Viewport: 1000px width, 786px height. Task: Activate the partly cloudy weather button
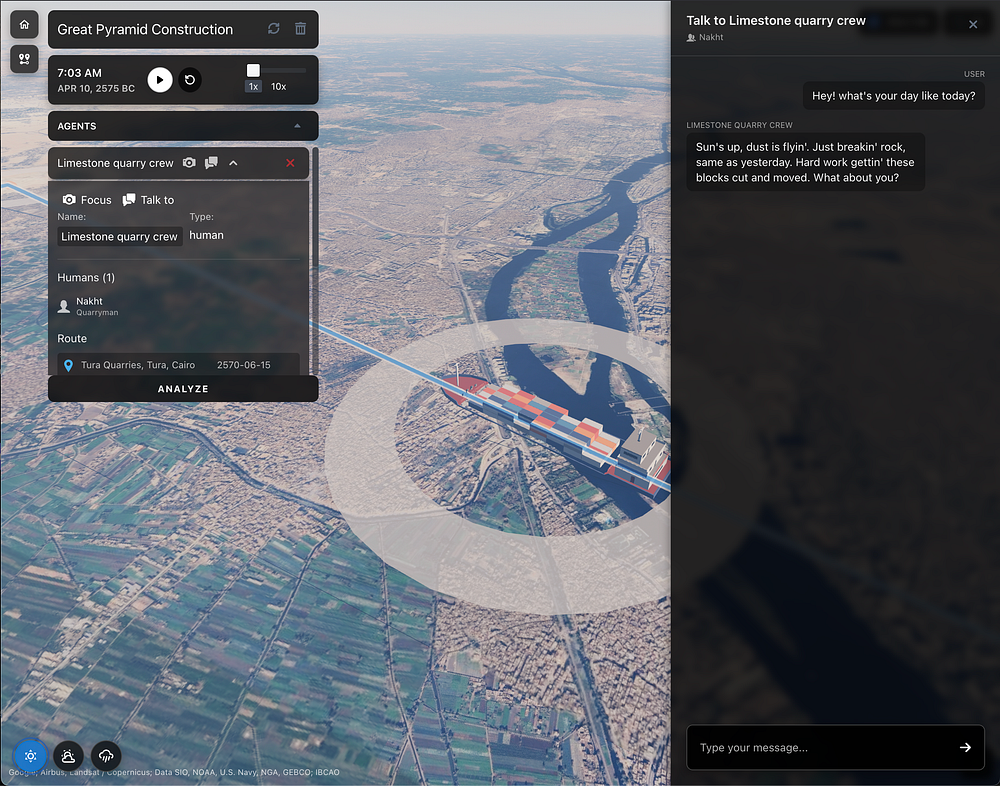click(x=68, y=756)
